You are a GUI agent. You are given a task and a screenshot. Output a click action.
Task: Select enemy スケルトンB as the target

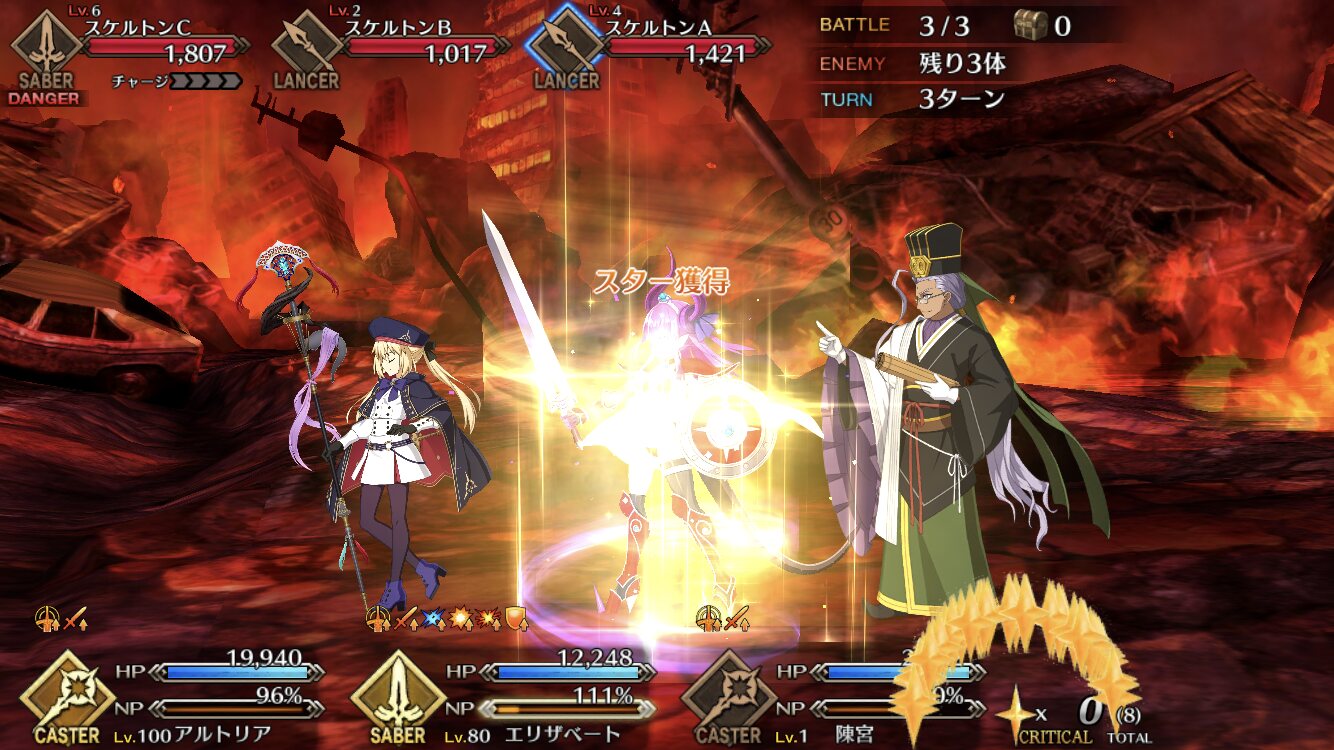tap(306, 47)
